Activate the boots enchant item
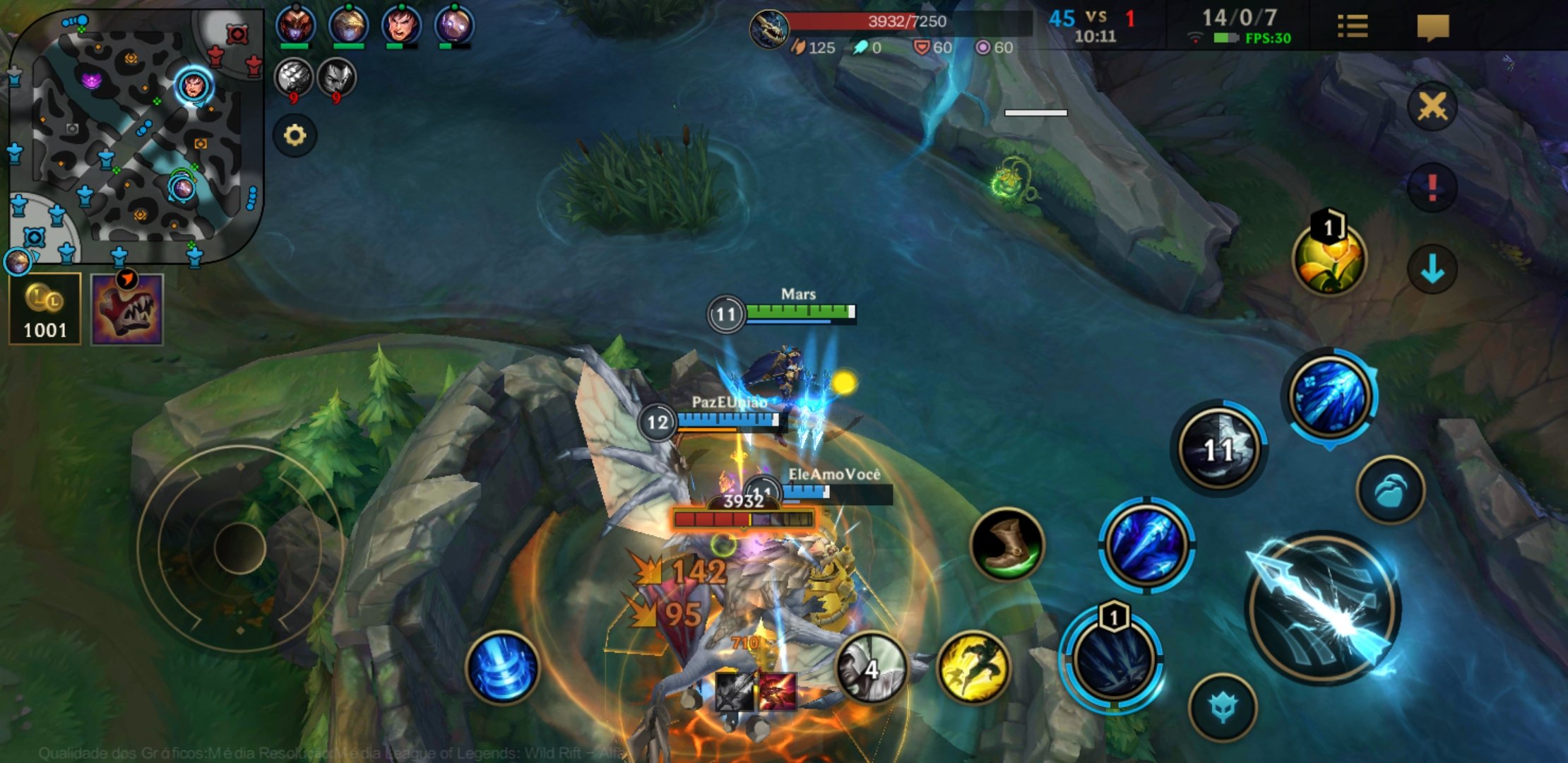 coord(1006,544)
